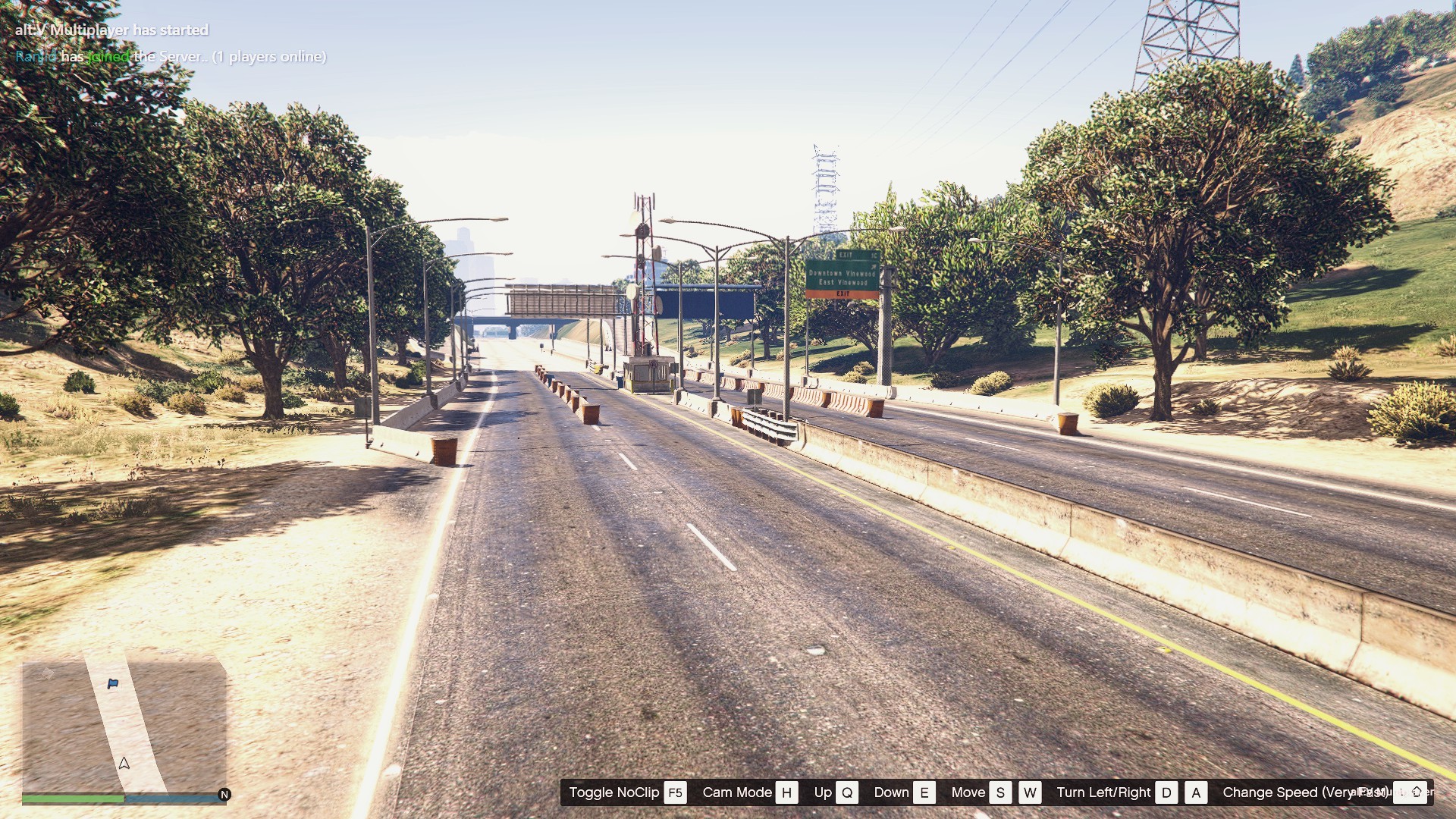
Task: Click the Shift arrow key badge
Action: (1412, 792)
